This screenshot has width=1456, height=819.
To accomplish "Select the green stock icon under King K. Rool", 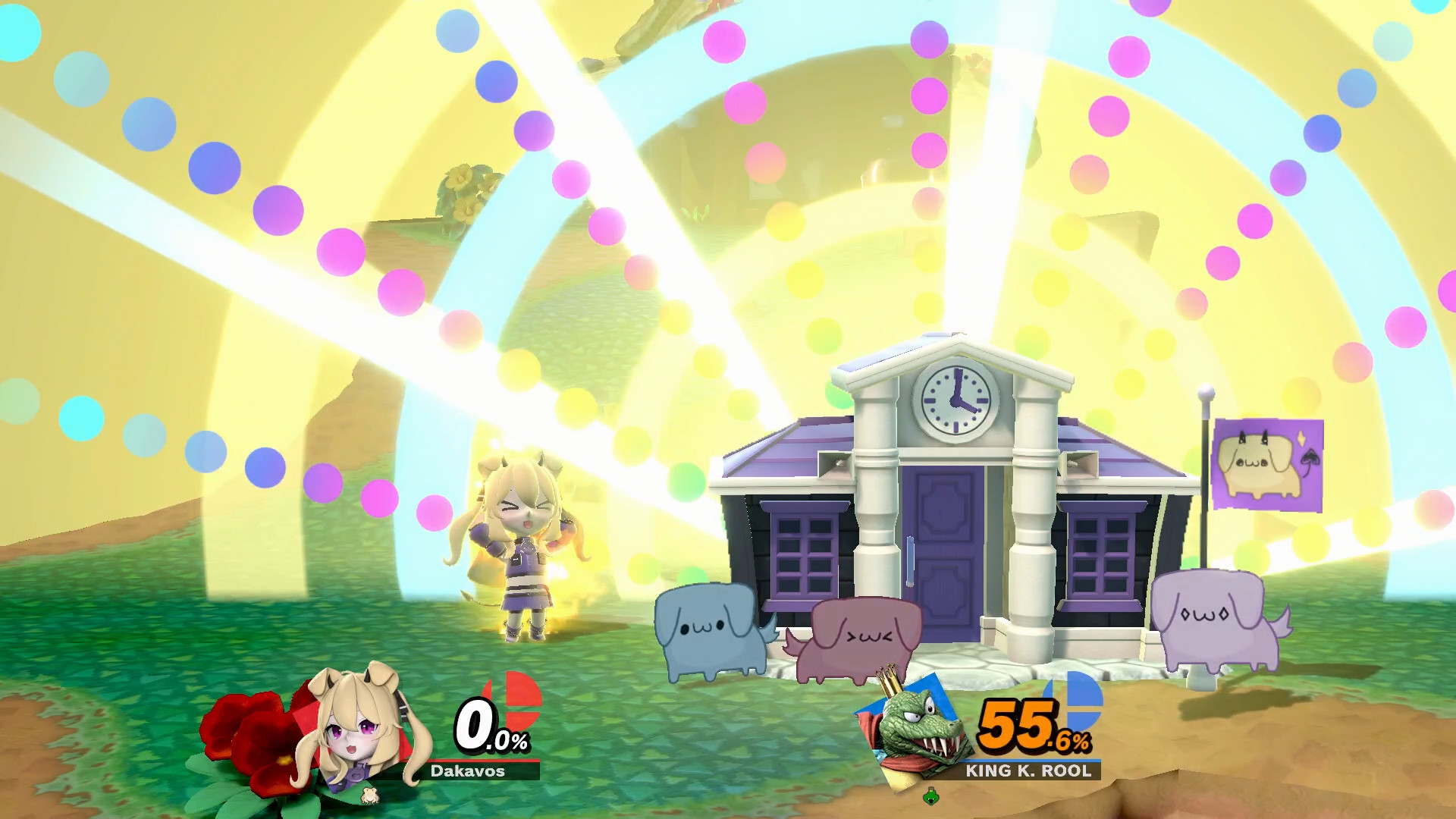I will click(930, 798).
